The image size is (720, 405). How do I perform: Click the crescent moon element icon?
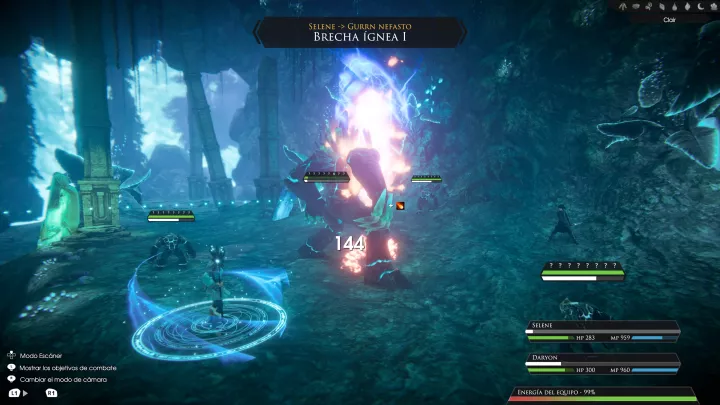click(x=700, y=7)
